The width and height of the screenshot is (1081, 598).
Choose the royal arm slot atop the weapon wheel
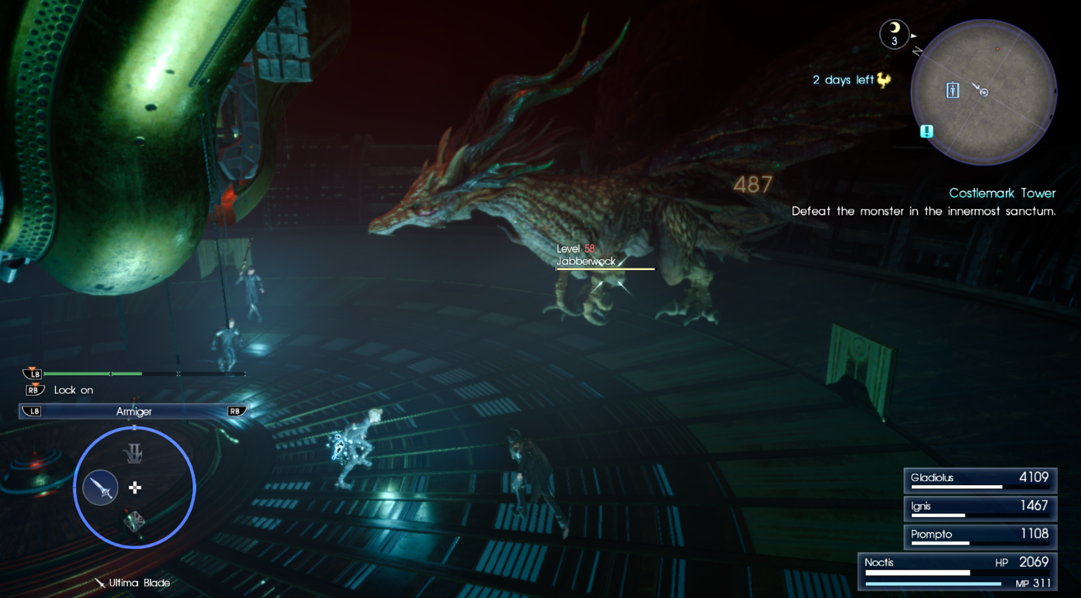134,454
